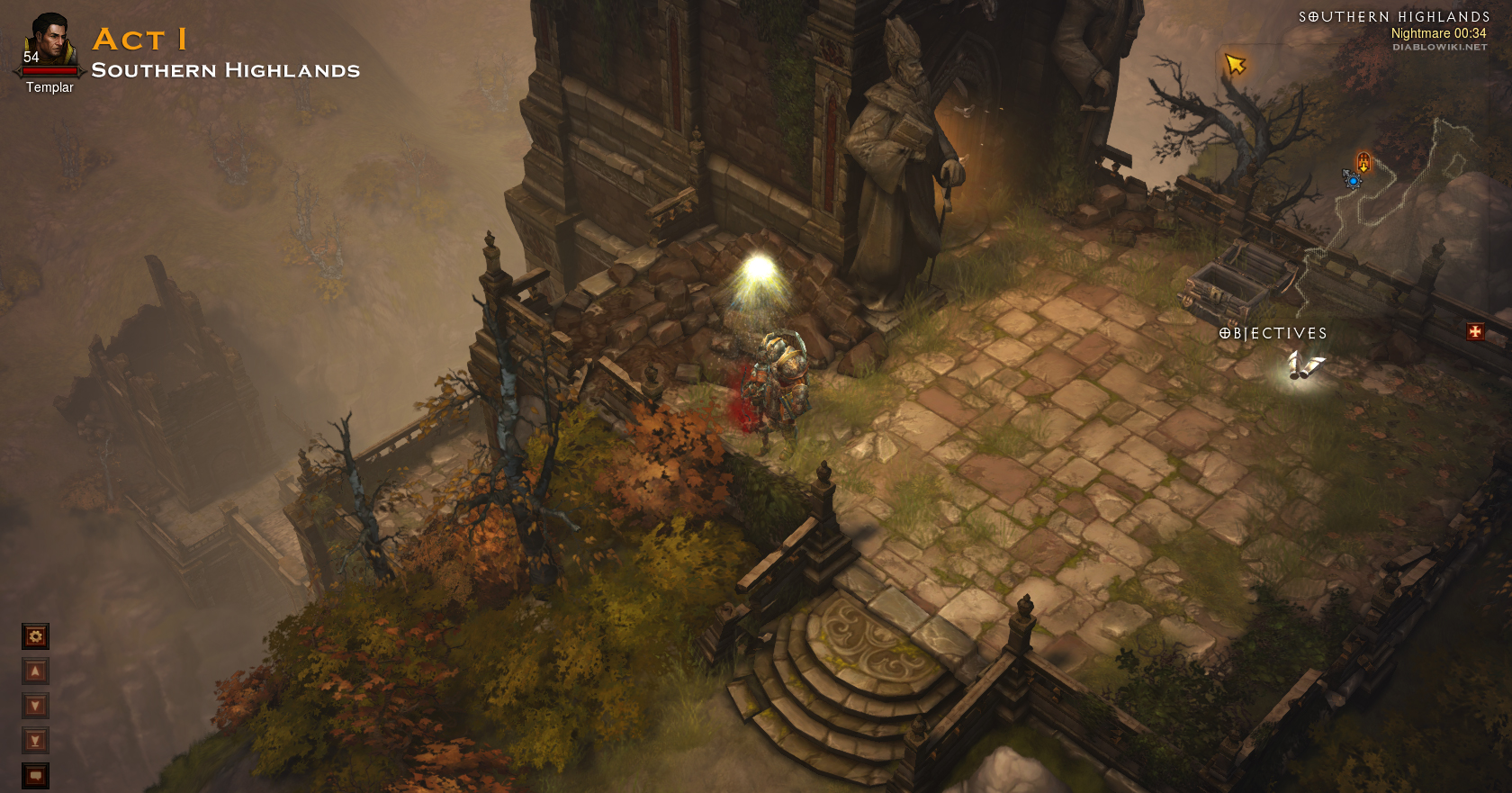Click the orange dungeon entrance map marker
Viewport: 1512px width, 793px height.
[1363, 162]
